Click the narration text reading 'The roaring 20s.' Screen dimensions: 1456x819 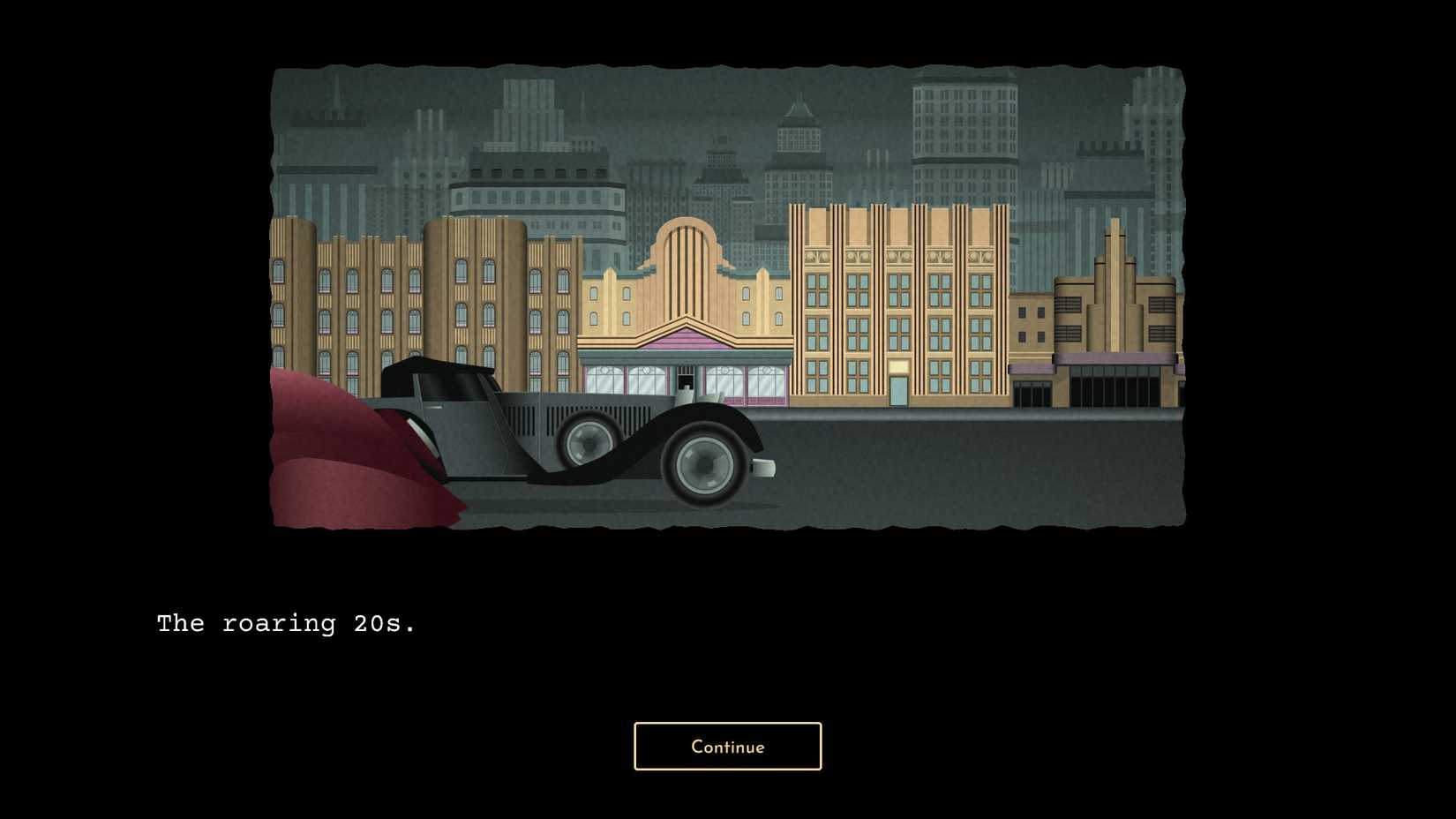pyautogui.click(x=287, y=623)
